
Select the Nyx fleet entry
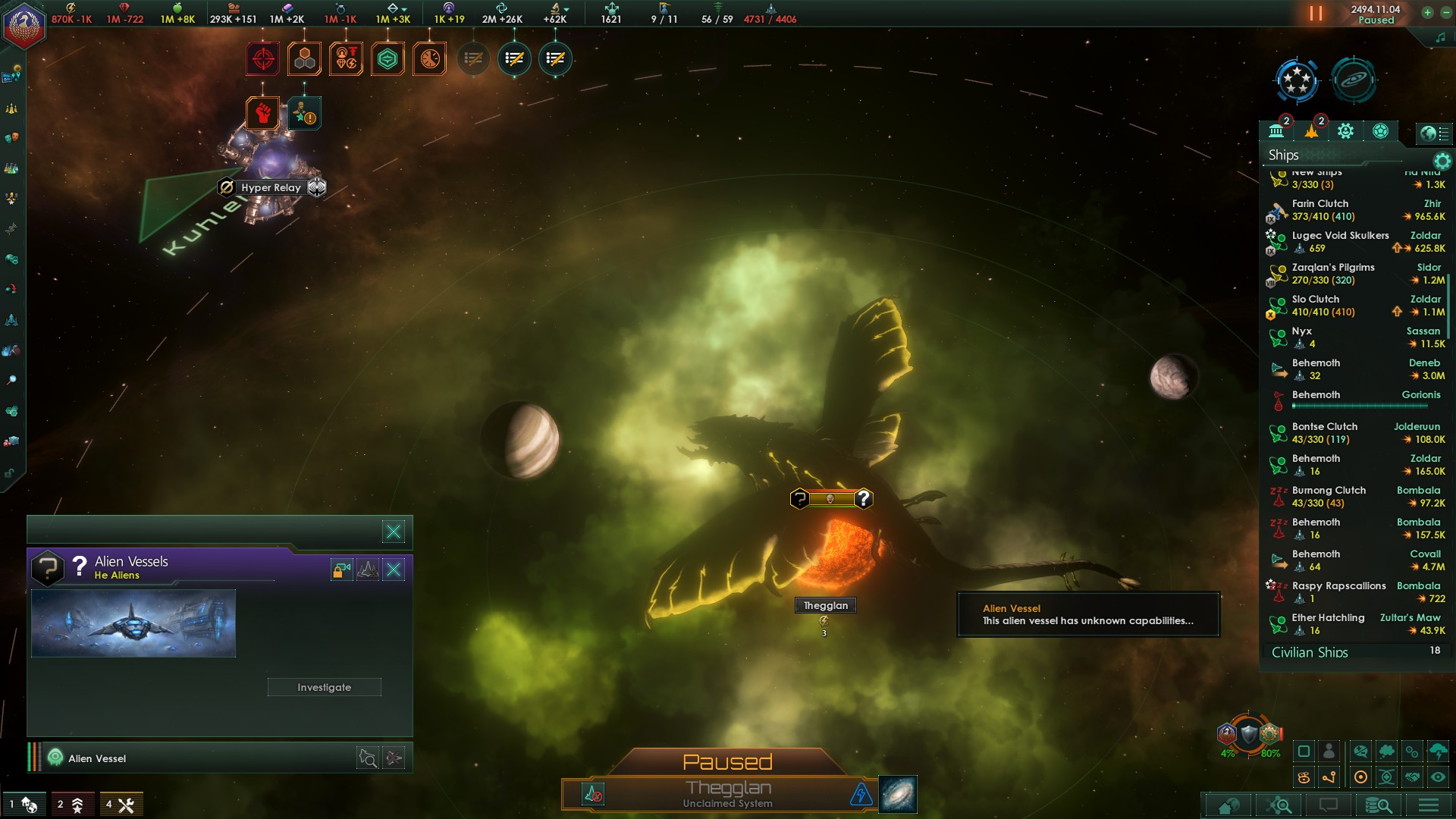[1356, 337]
